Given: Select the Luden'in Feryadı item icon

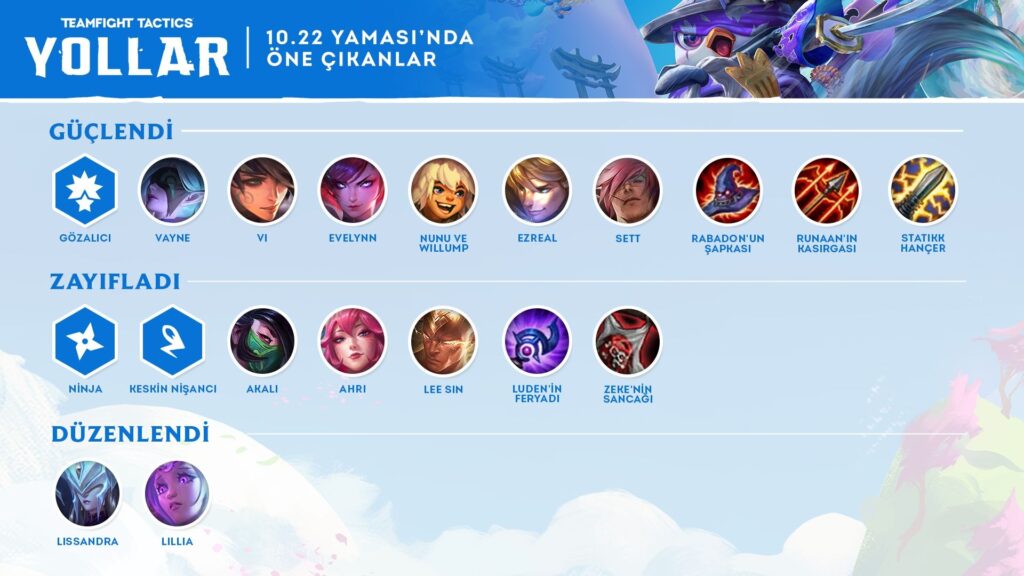Looking at the screenshot, I should point(537,341).
